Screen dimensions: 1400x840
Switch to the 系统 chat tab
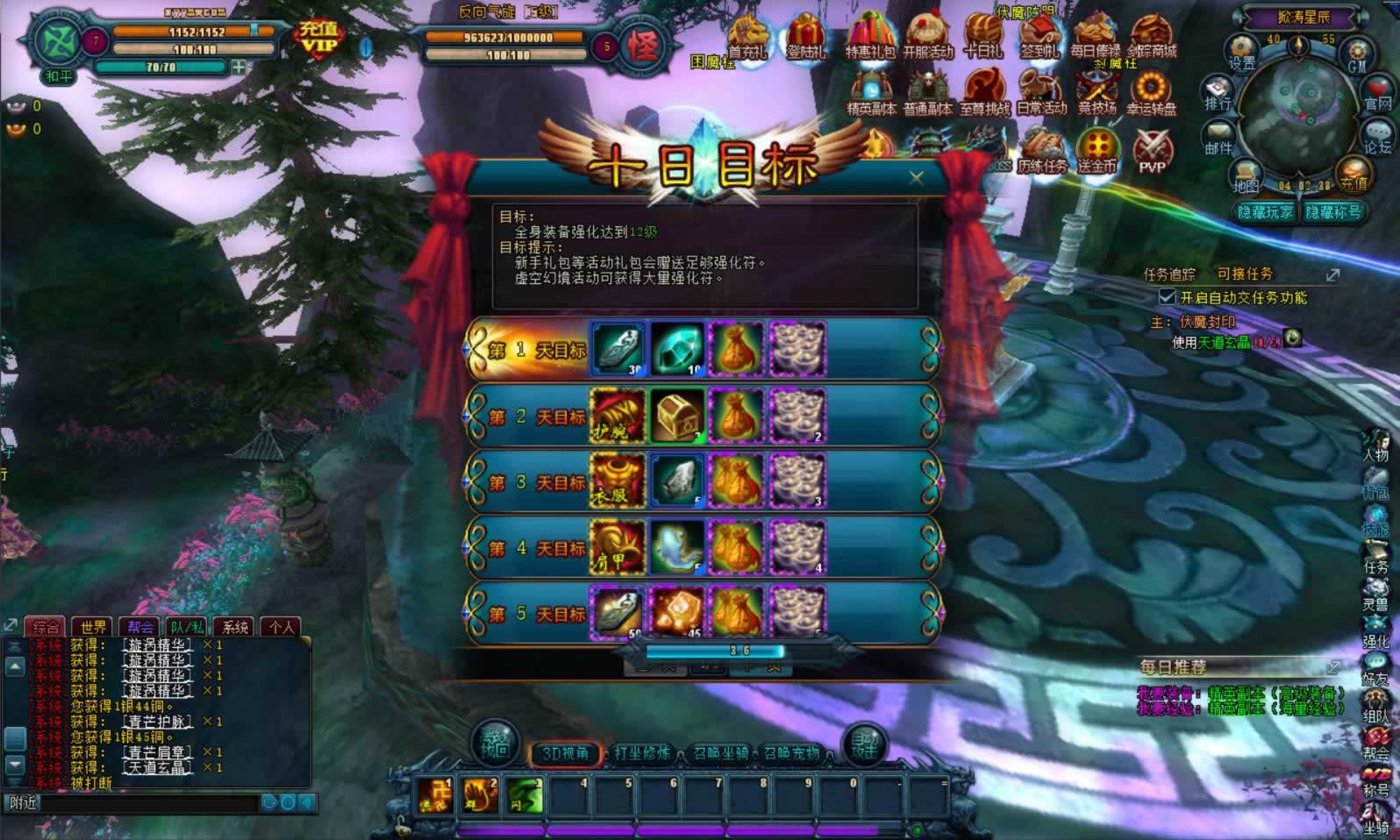pos(234,626)
